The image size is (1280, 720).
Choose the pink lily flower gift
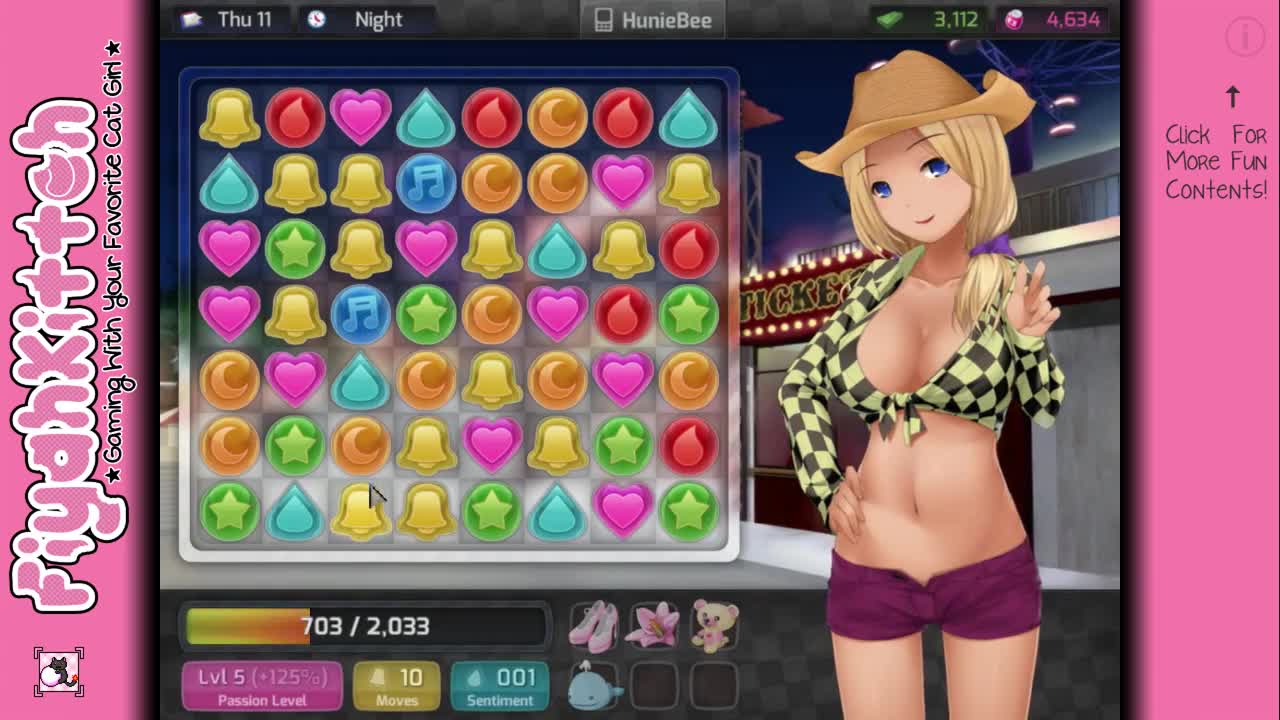654,626
